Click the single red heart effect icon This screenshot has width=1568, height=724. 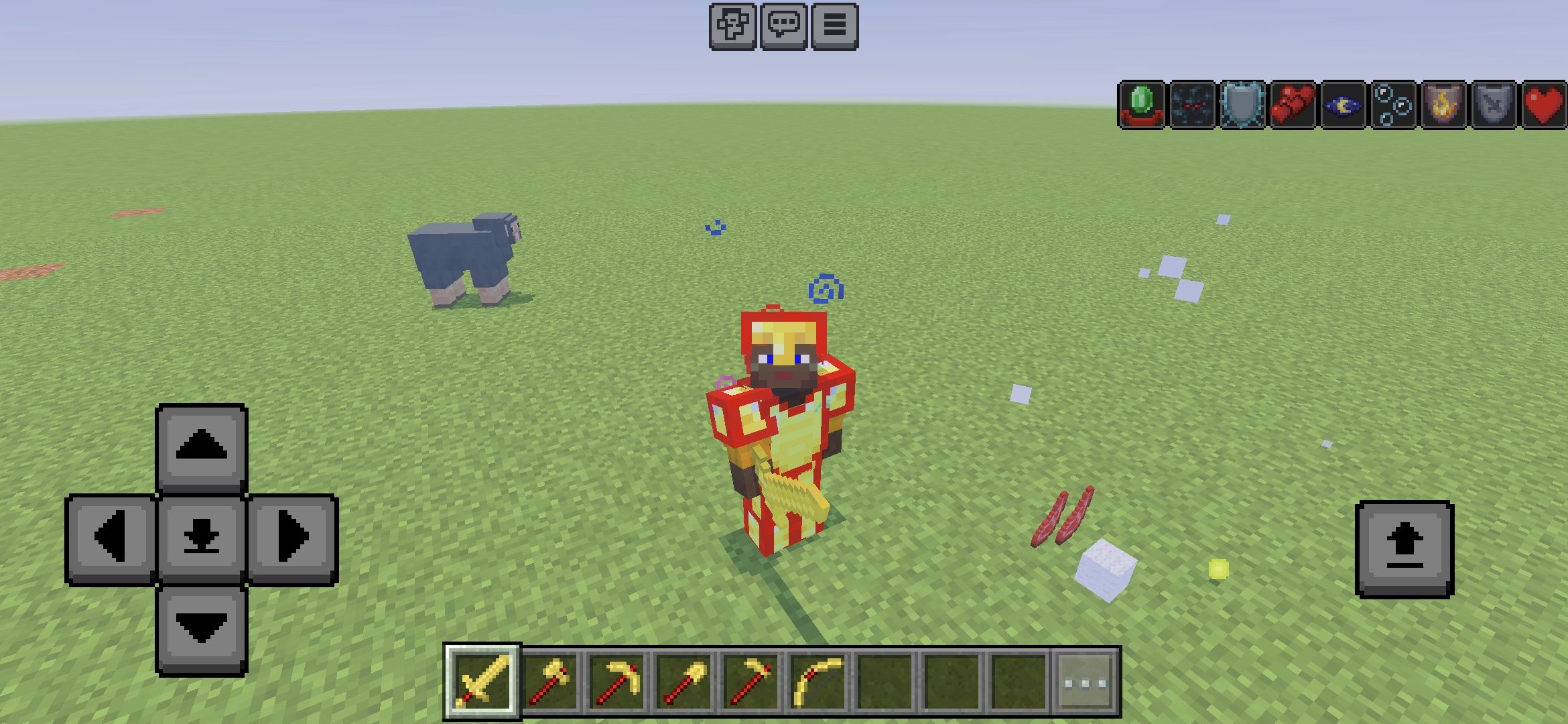point(1543,105)
